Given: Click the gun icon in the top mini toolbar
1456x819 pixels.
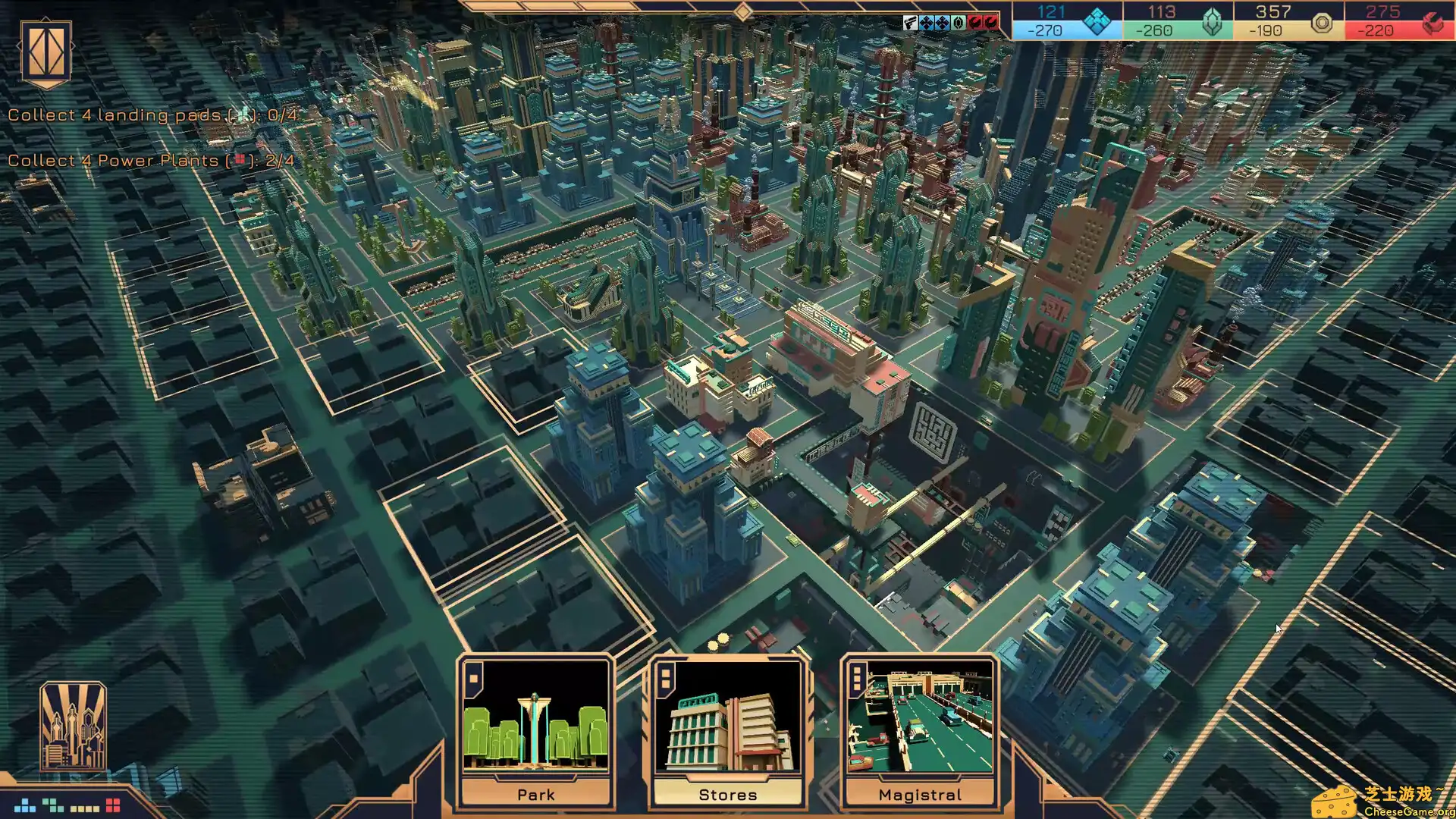Looking at the screenshot, I should click(x=910, y=21).
